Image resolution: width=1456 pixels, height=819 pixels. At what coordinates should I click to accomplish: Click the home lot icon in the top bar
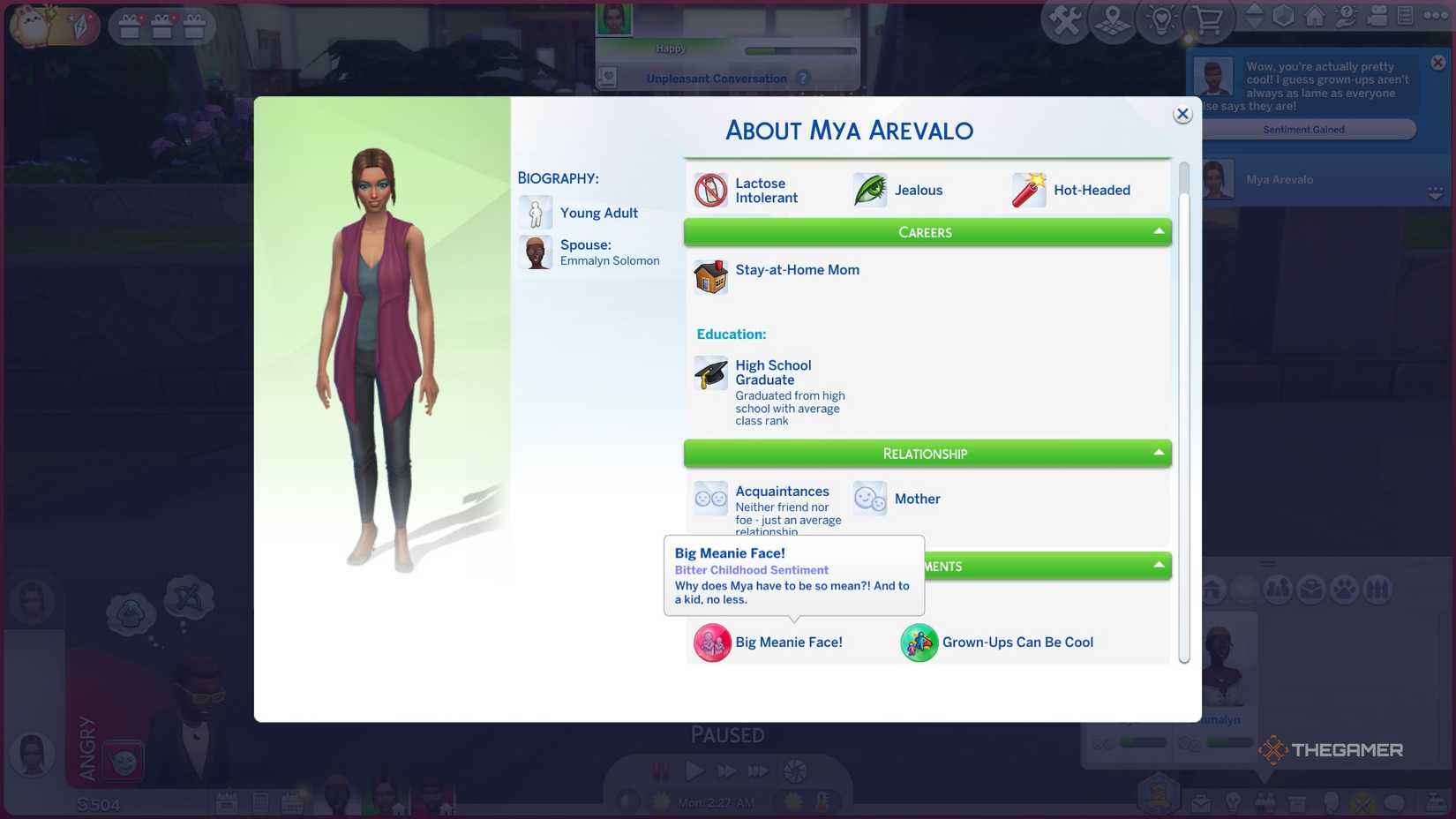(x=1314, y=15)
